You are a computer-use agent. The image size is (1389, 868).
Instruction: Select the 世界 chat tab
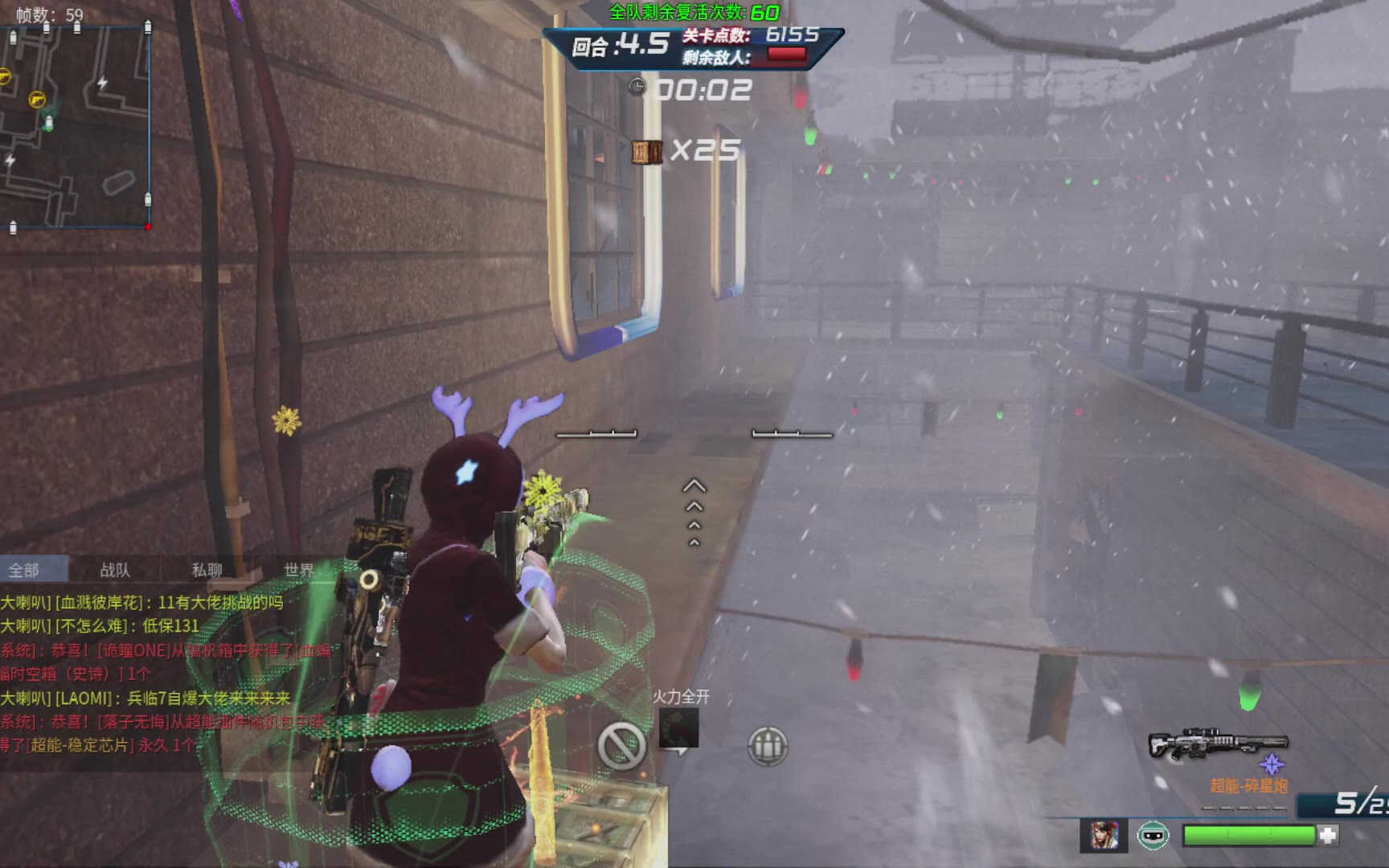[x=298, y=570]
